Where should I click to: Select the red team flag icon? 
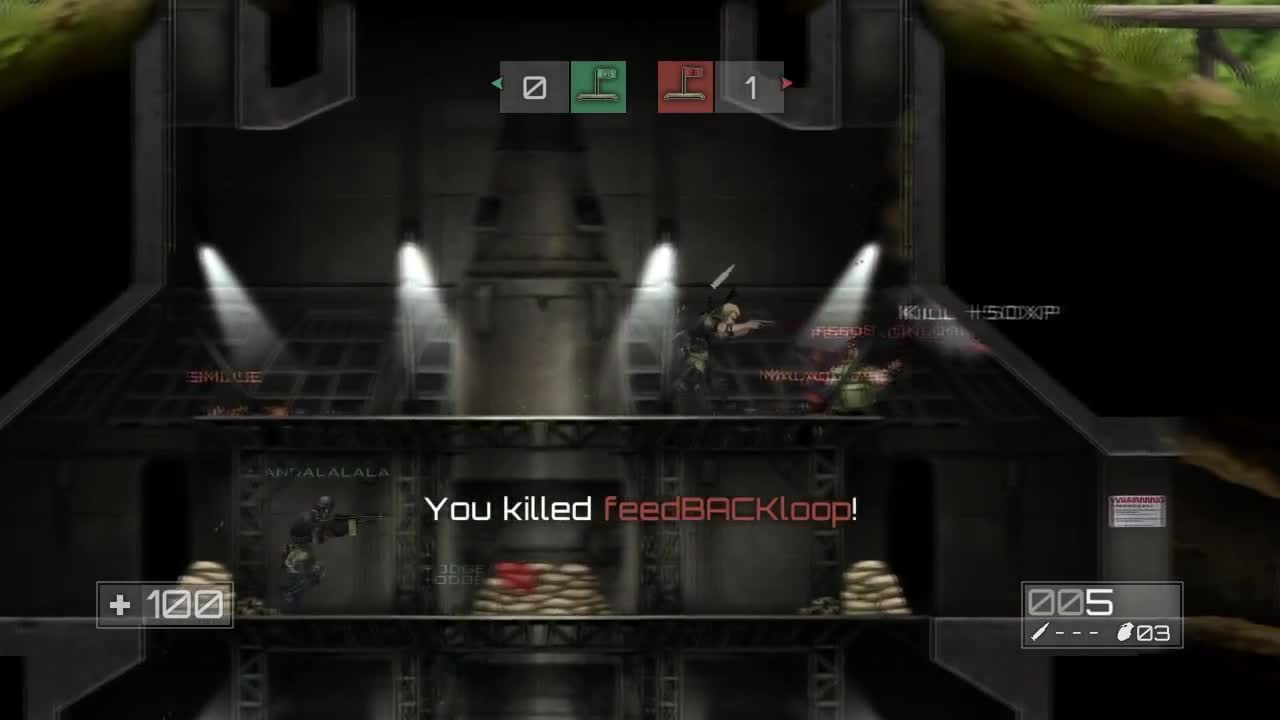pyautogui.click(x=685, y=87)
